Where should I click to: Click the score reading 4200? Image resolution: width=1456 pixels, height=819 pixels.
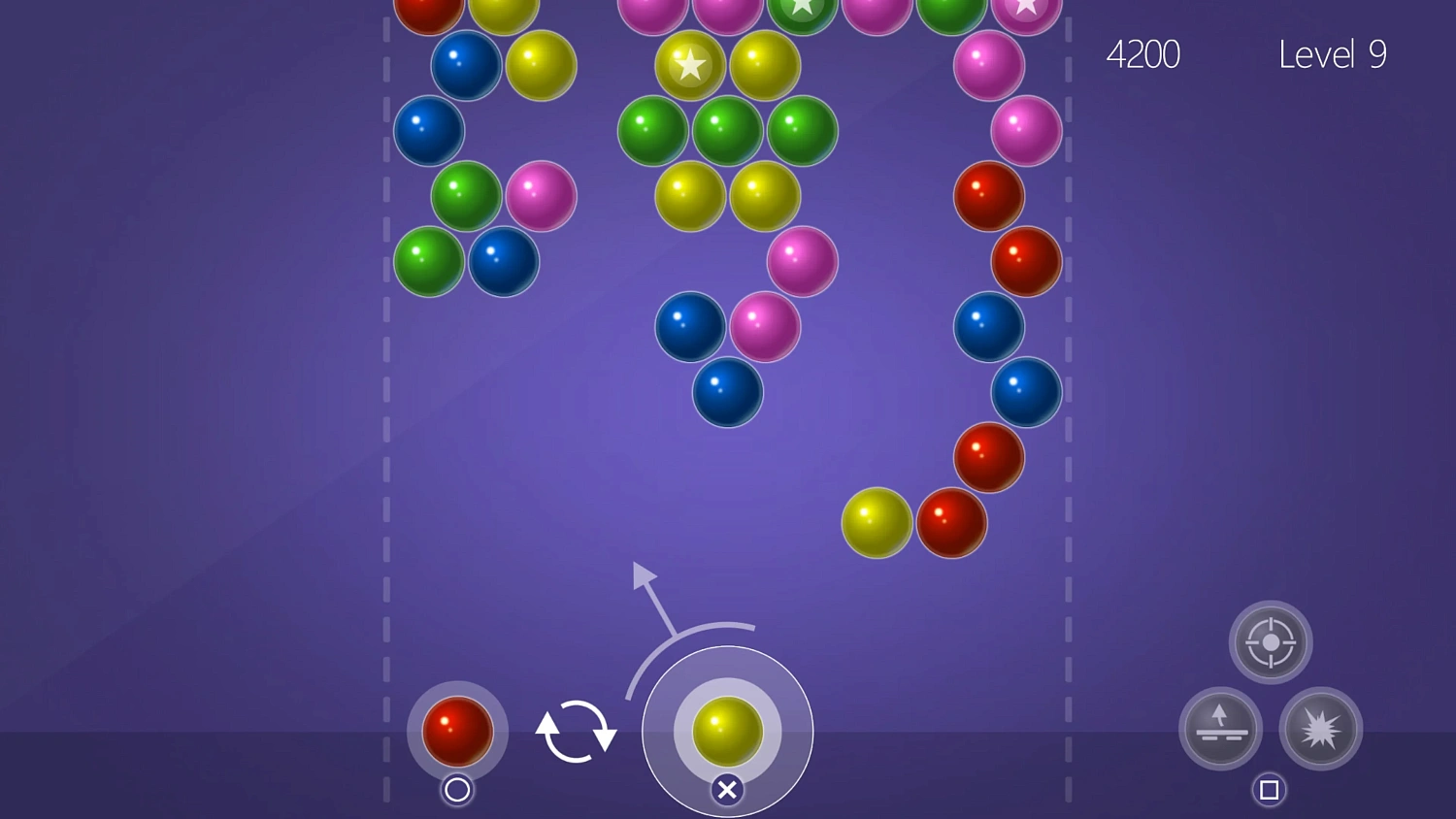click(1144, 54)
